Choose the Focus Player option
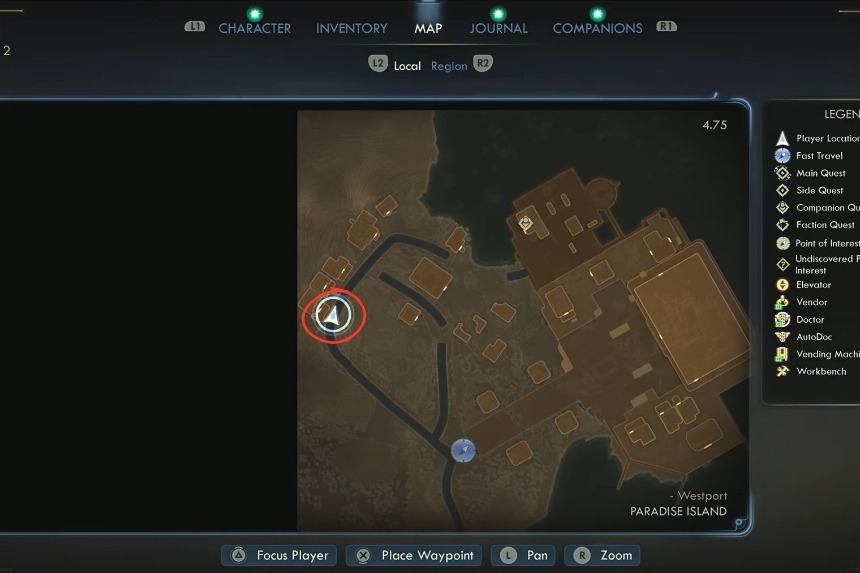The width and height of the screenshot is (860, 573). click(292, 556)
